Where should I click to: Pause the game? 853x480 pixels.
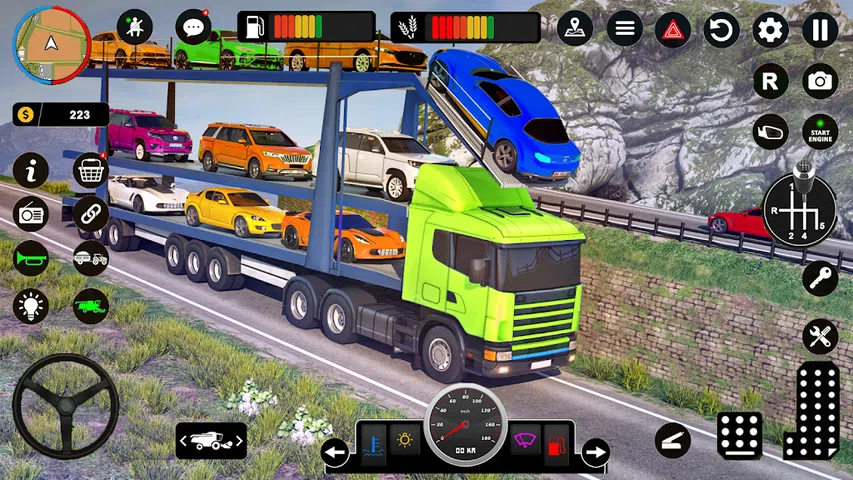(x=819, y=29)
